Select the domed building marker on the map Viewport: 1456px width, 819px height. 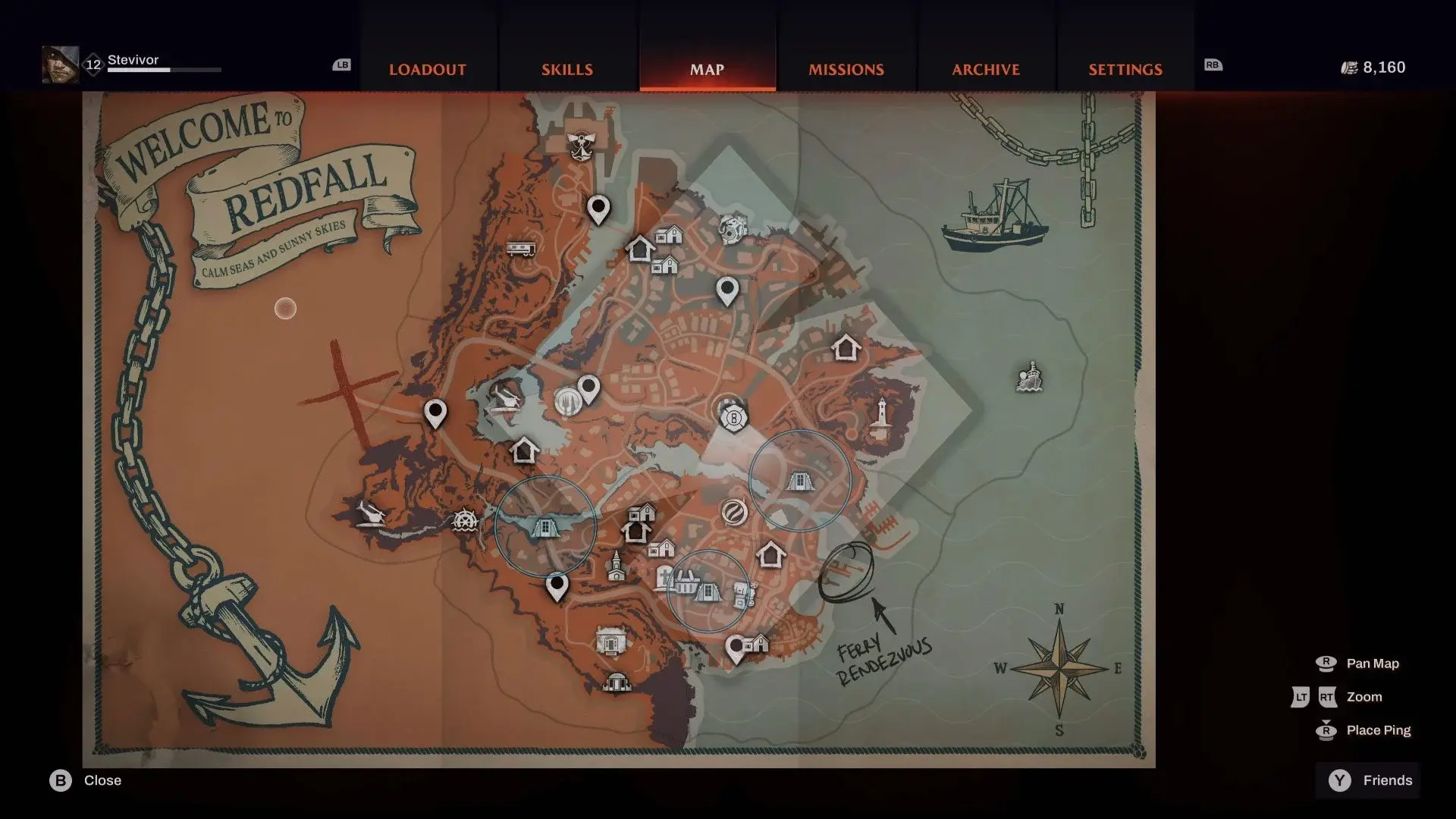pos(616,682)
